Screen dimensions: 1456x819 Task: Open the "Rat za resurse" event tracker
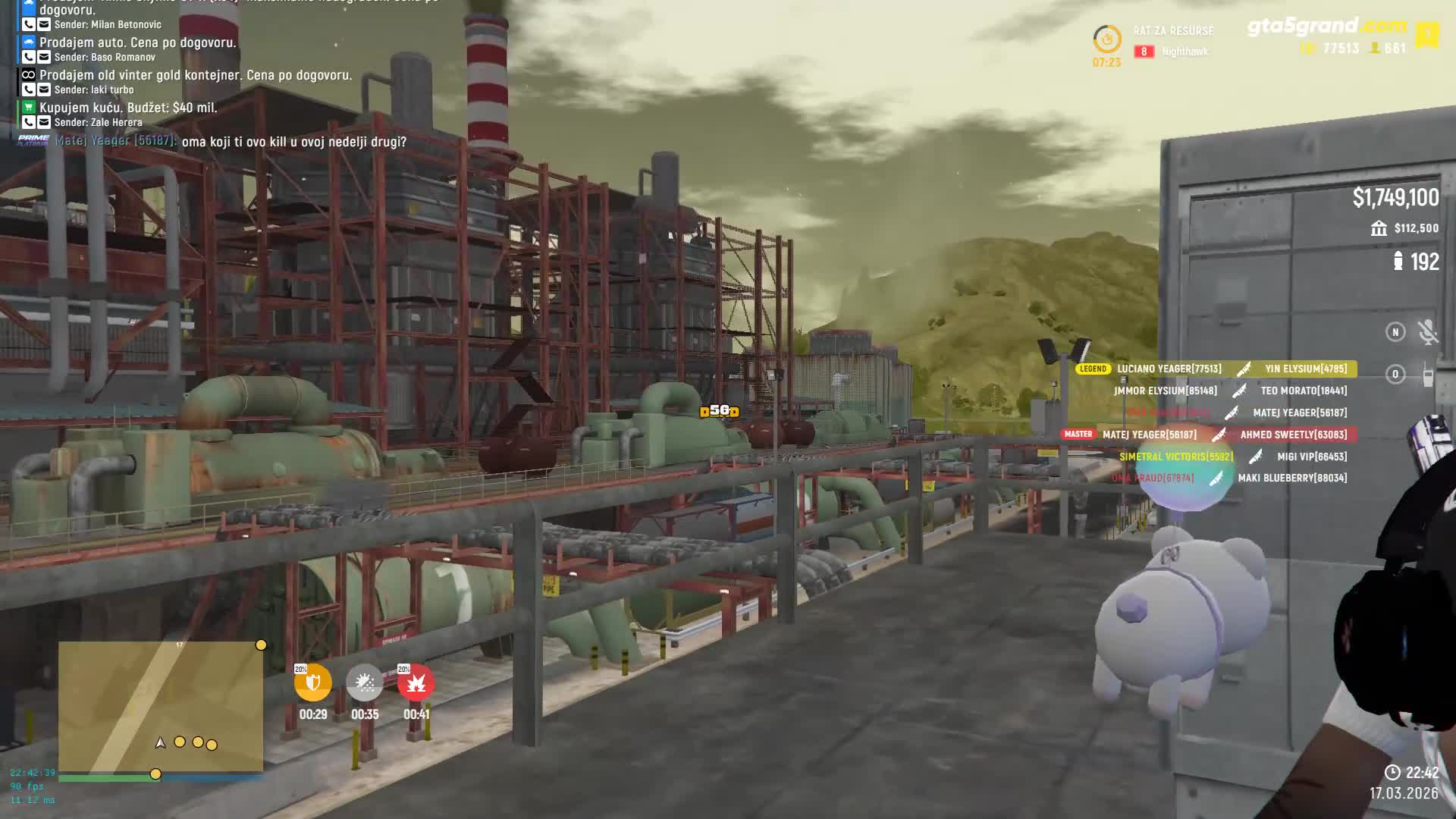(1172, 31)
